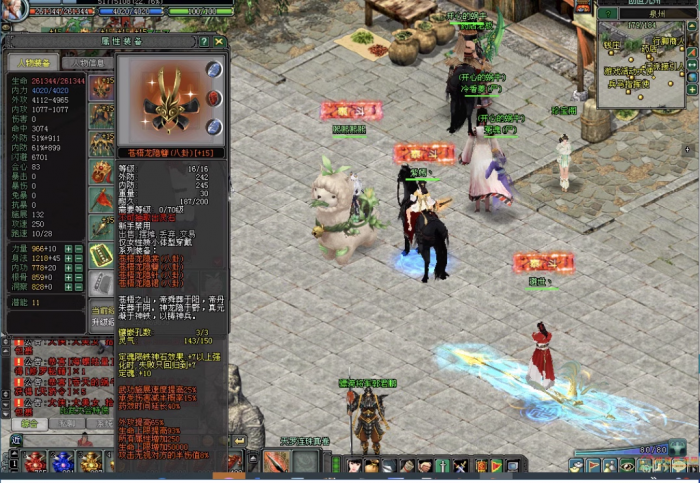Activate the red blade skill slot
Image resolution: width=700 pixels, height=483 pixels.
tap(275, 462)
